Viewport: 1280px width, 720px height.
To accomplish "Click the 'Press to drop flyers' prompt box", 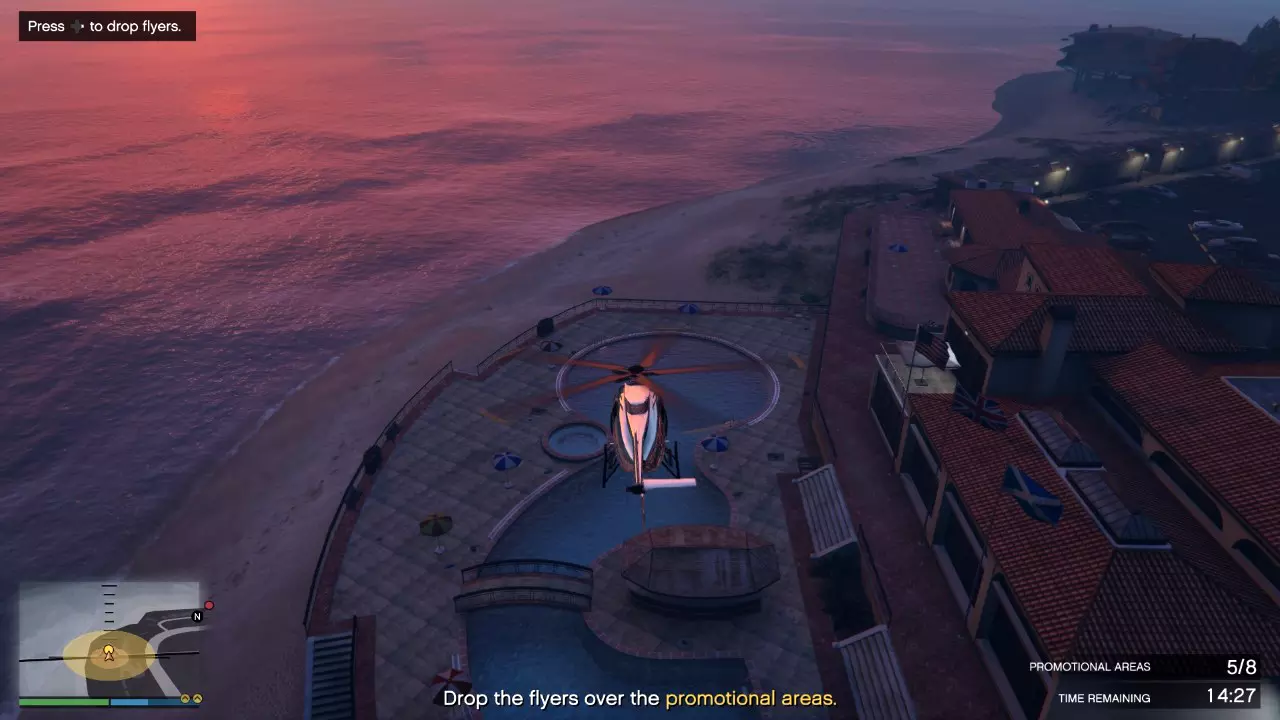I will [106, 26].
